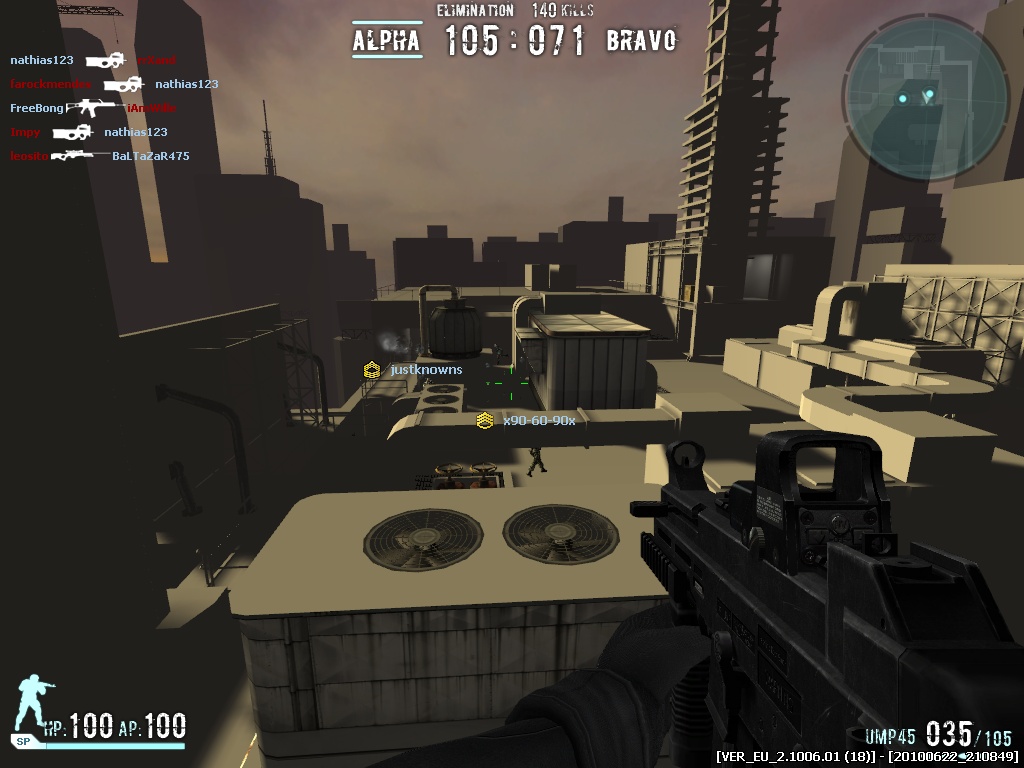Click the SP badge beside the health readout
1024x768 pixels.
coord(22,742)
